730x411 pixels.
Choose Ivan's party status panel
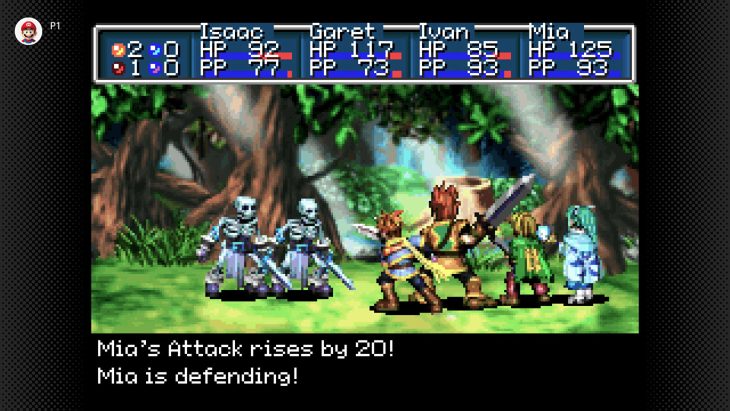[465, 53]
